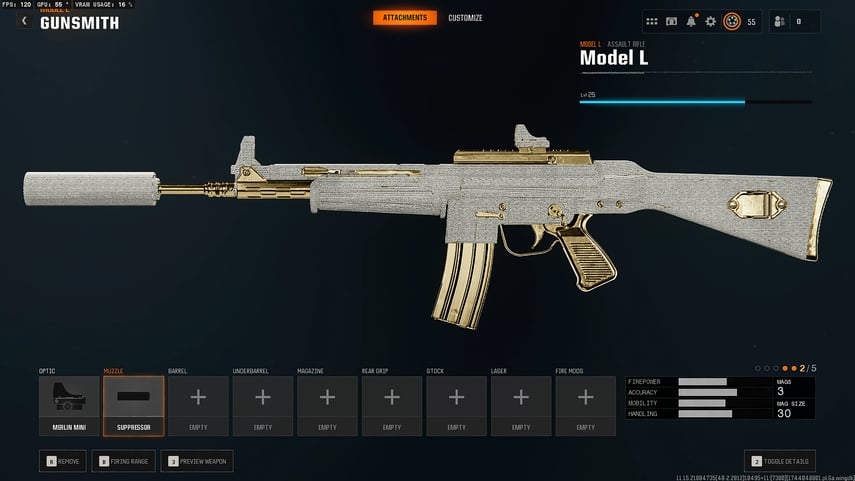Open the grid menu icon
Viewport: 855px width, 481px height.
point(652,21)
